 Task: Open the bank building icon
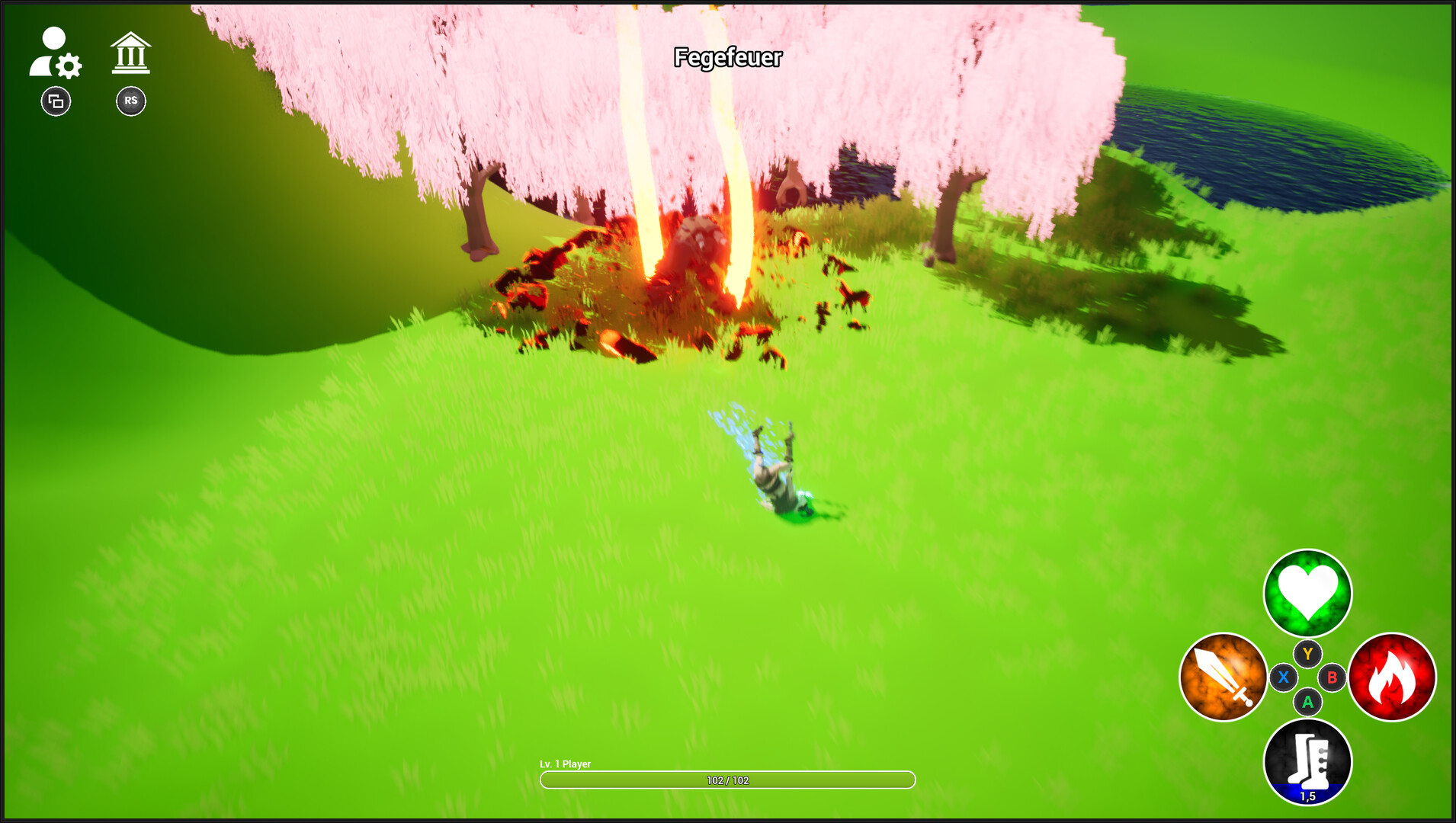pyautogui.click(x=130, y=53)
